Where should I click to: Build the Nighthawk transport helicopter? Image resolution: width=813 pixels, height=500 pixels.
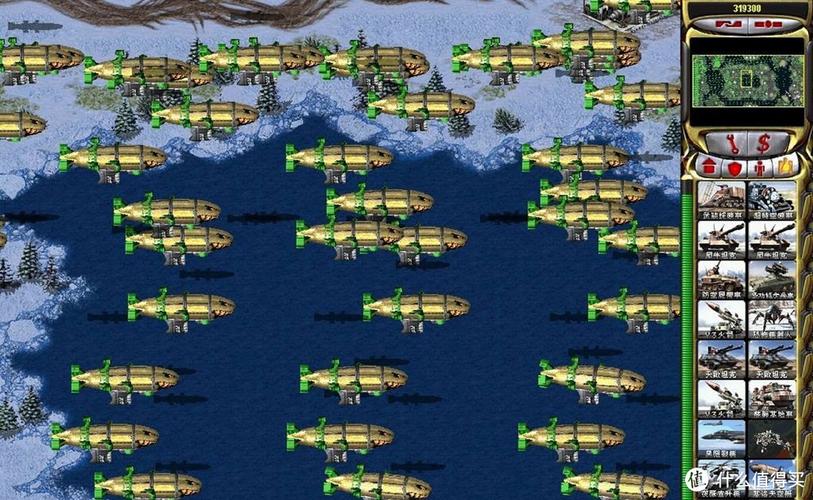(x=721, y=475)
